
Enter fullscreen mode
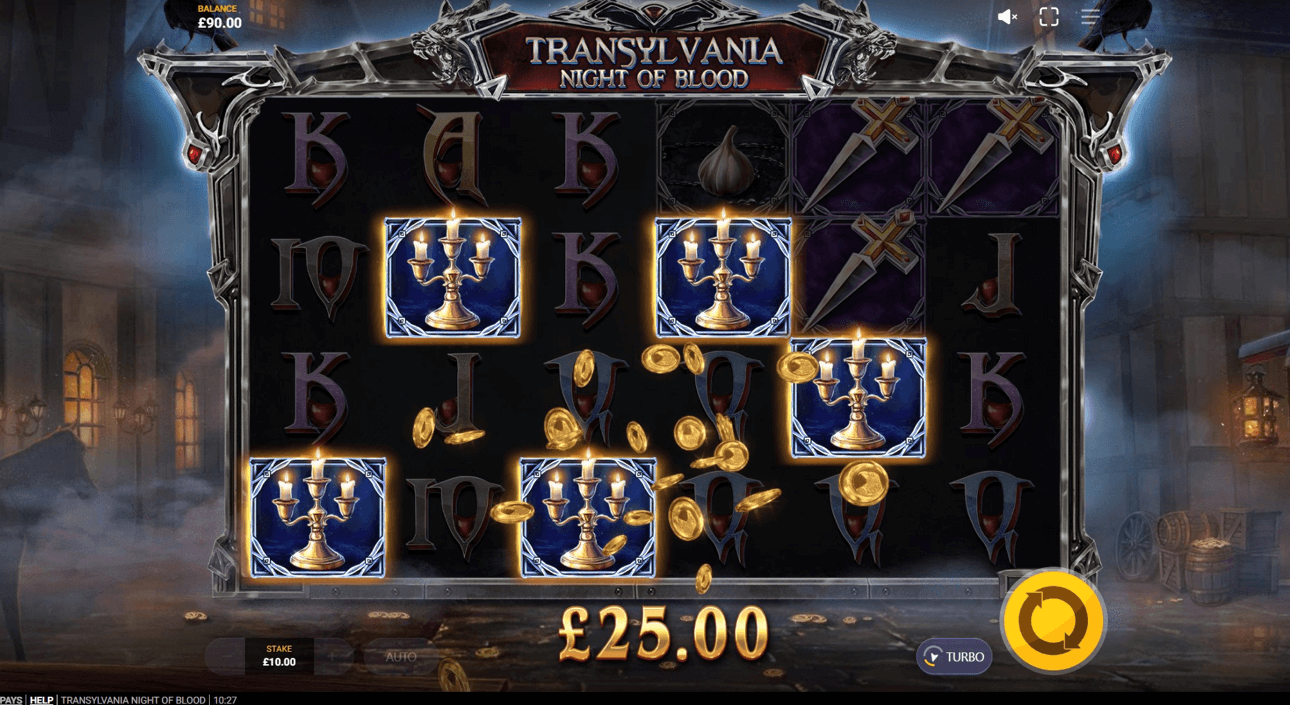click(x=1049, y=17)
